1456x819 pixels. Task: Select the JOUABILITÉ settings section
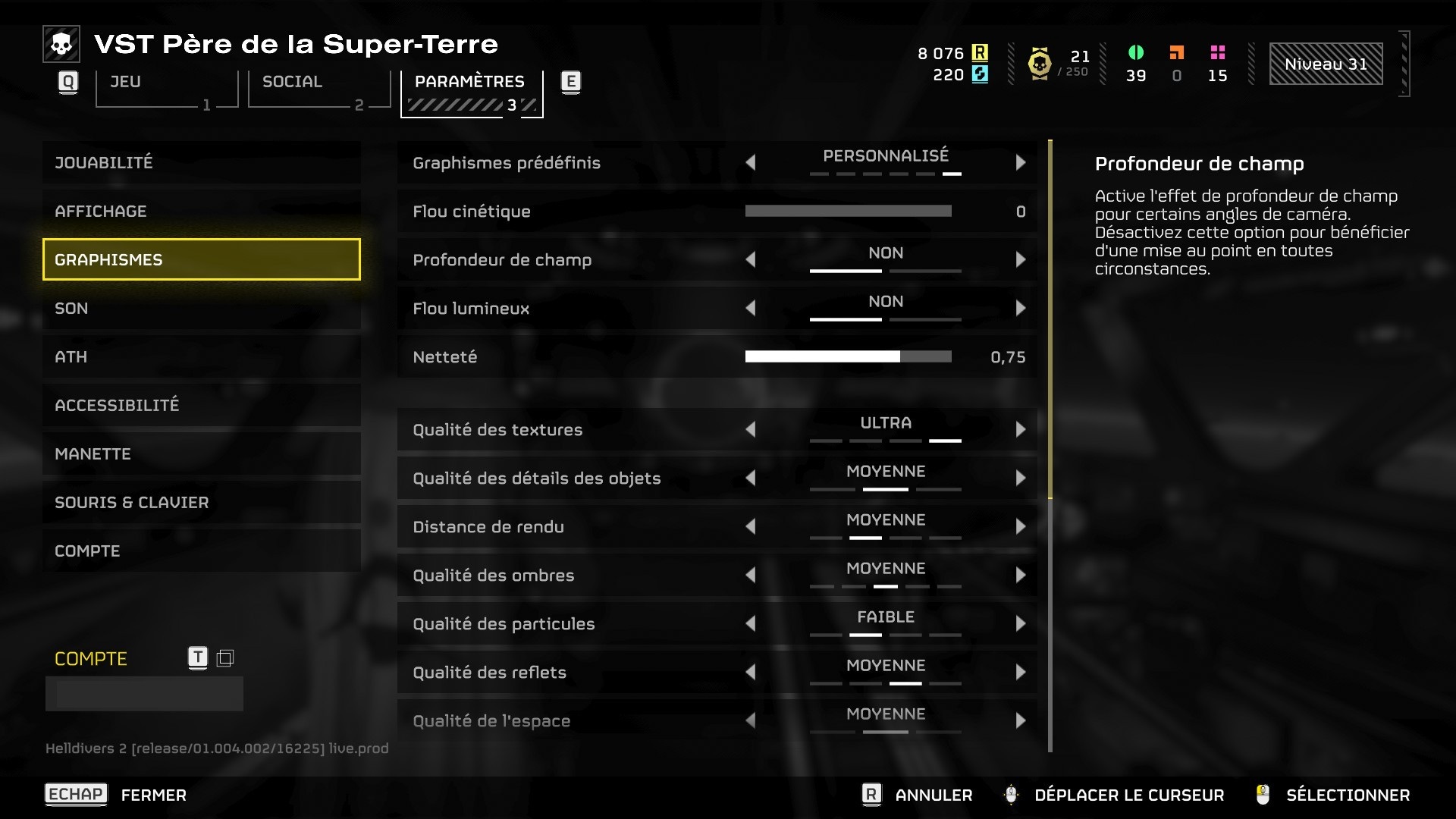click(201, 162)
